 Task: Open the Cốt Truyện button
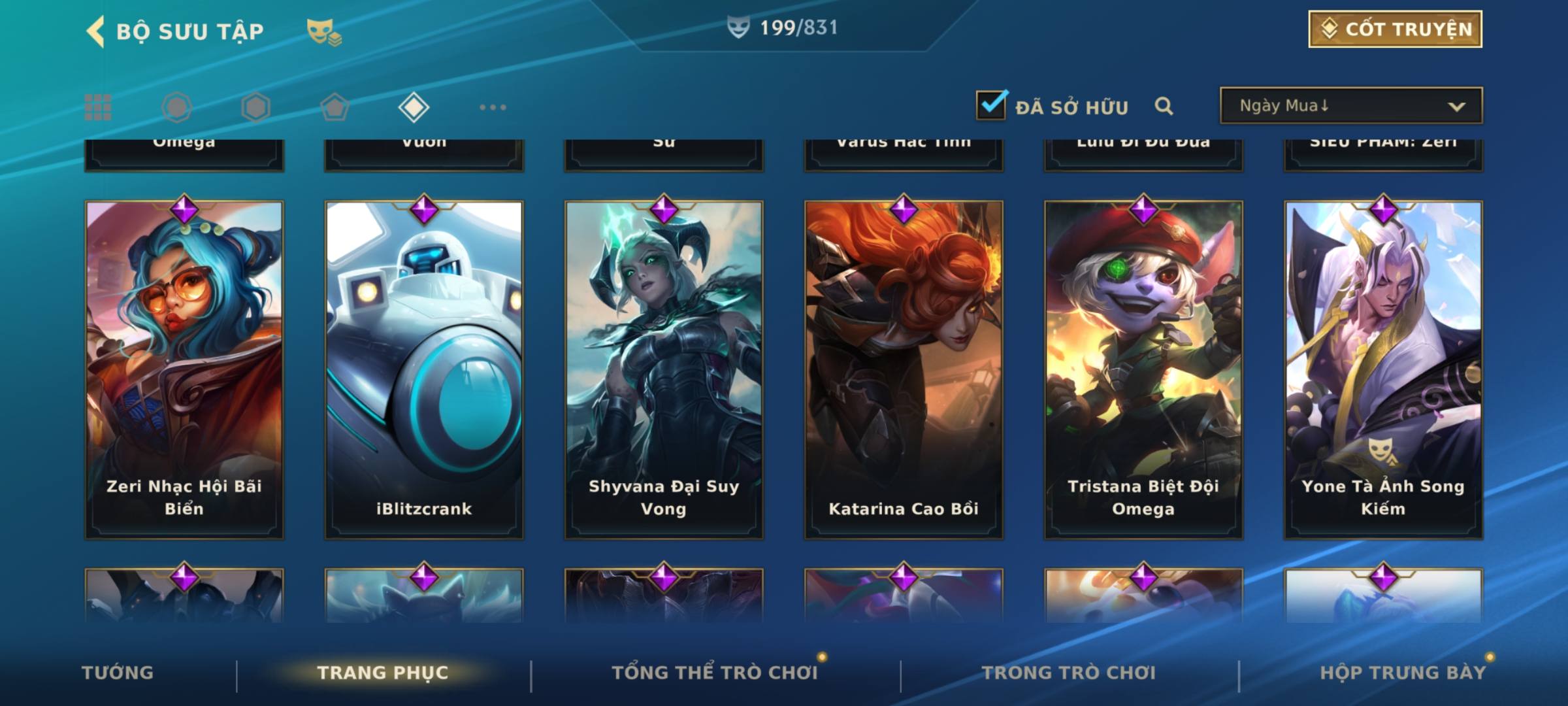(x=1395, y=29)
